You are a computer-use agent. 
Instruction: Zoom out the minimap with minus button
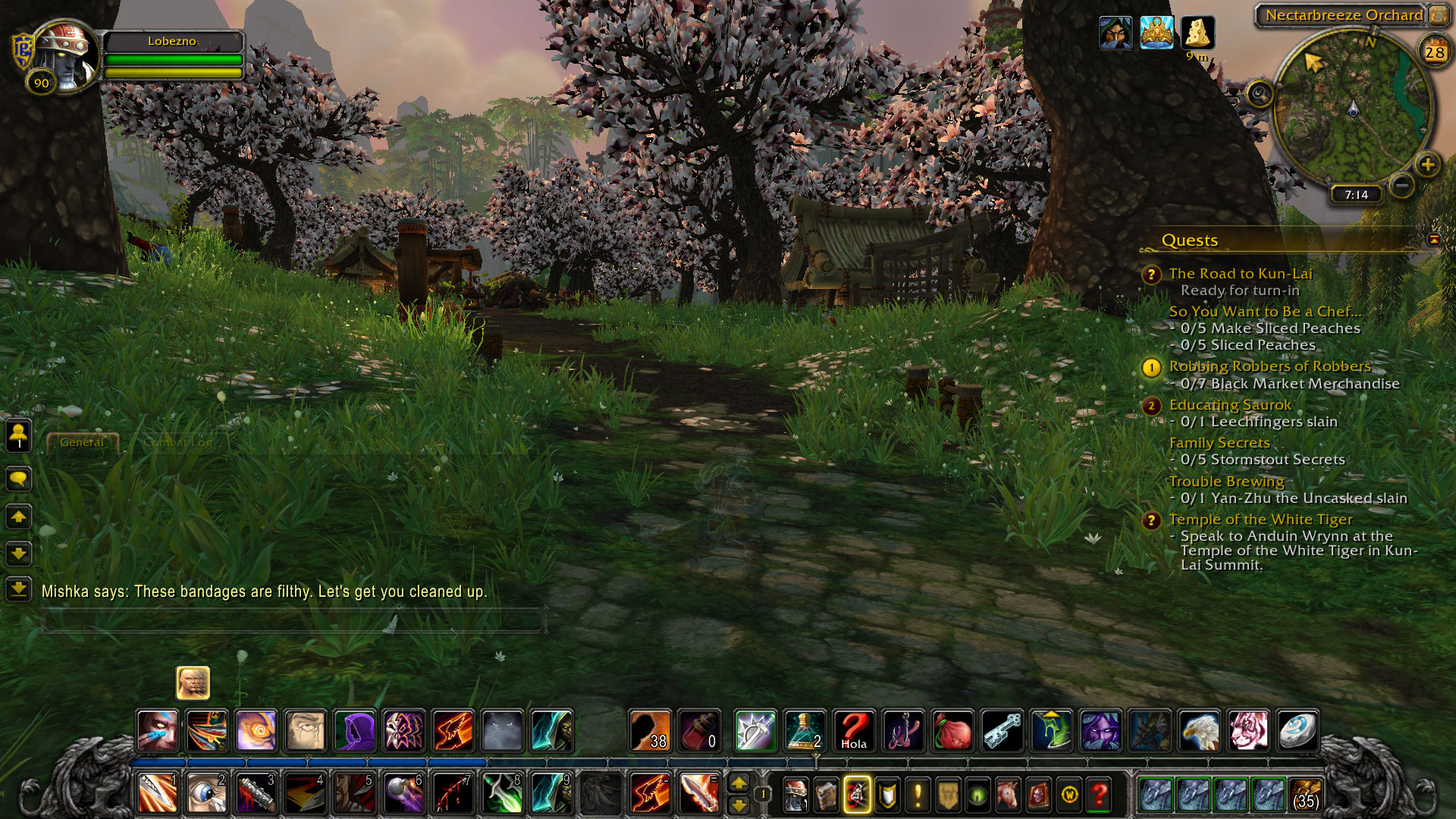pyautogui.click(x=1402, y=184)
